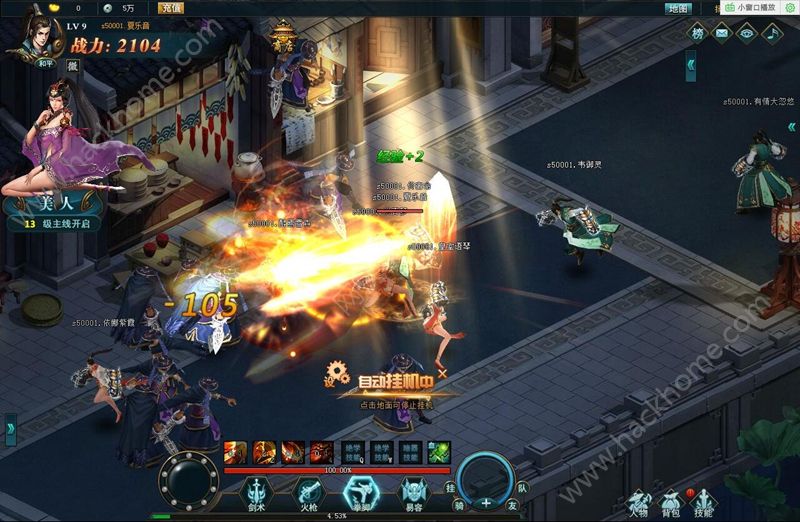Collapse the right side panel arrow
Screen dimensions: 800x522
(x=691, y=66)
